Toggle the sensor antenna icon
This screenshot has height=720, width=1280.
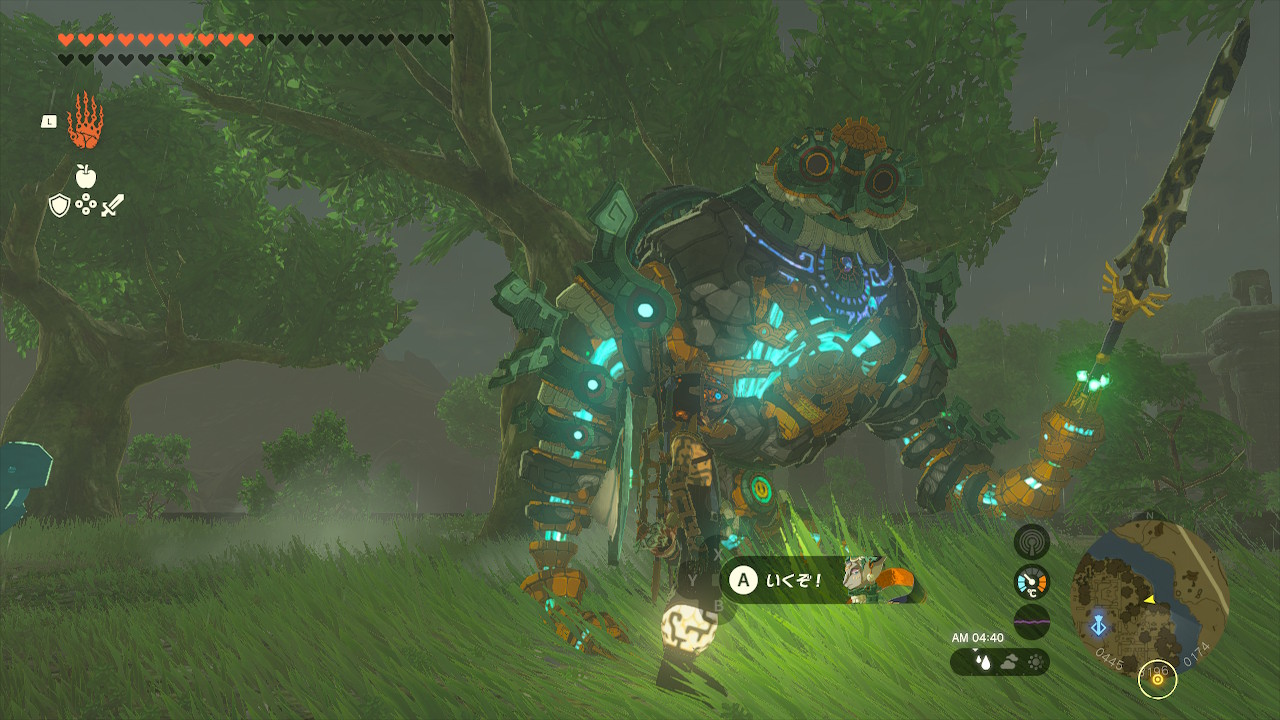tap(1031, 542)
